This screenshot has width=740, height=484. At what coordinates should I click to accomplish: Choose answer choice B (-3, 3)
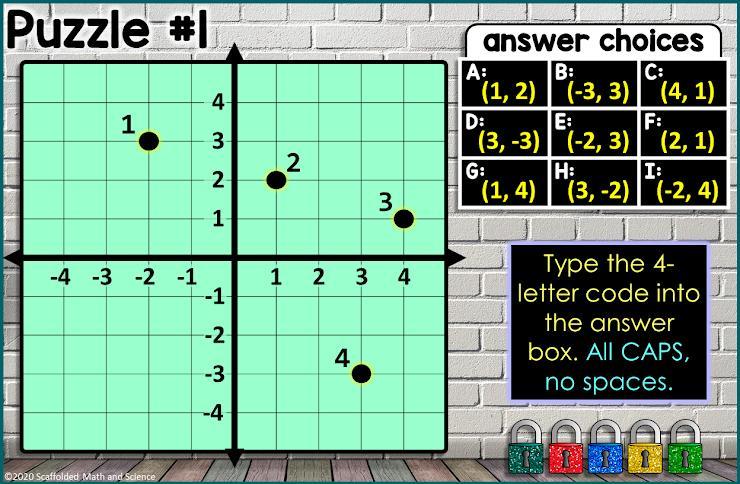pyautogui.click(x=594, y=85)
